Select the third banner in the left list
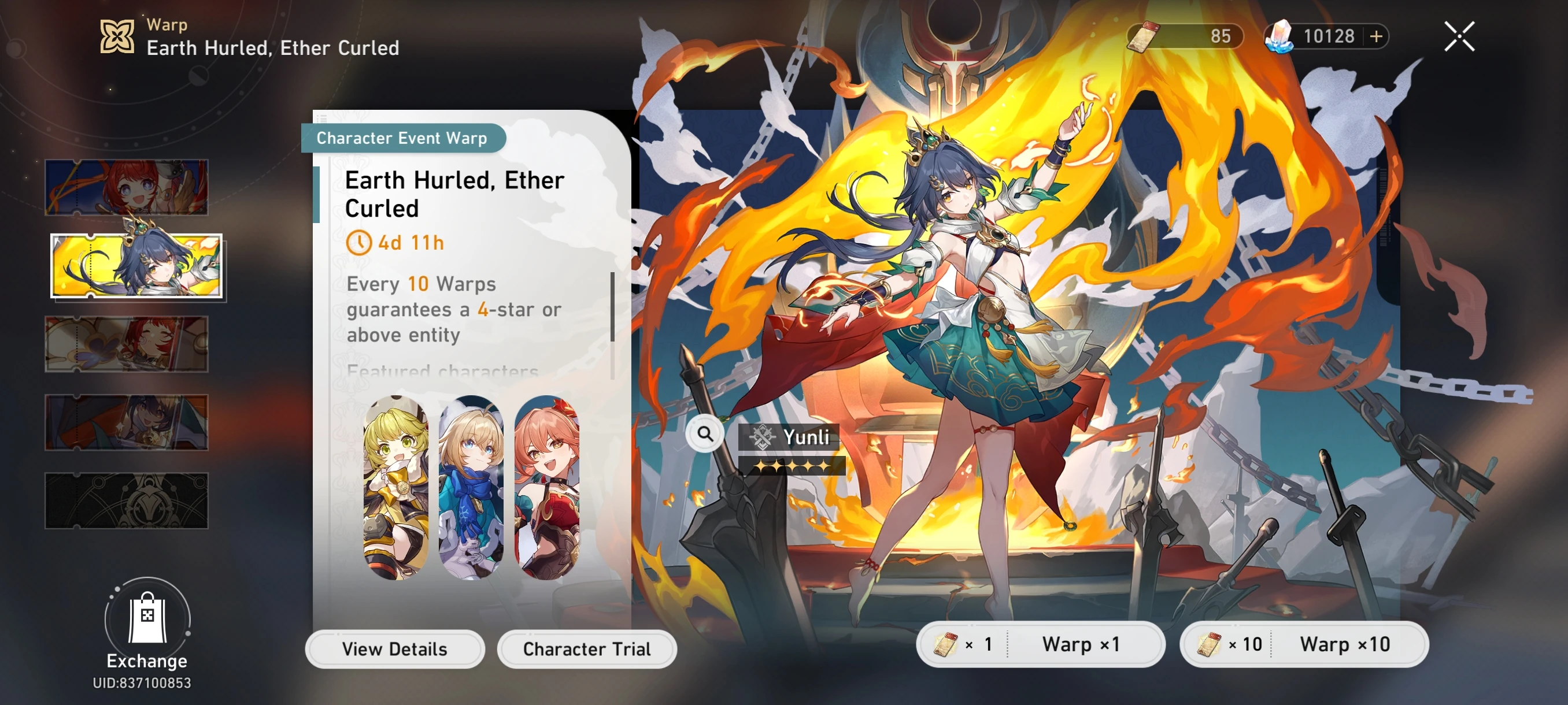Screen dimensions: 1568x705 click(127, 343)
